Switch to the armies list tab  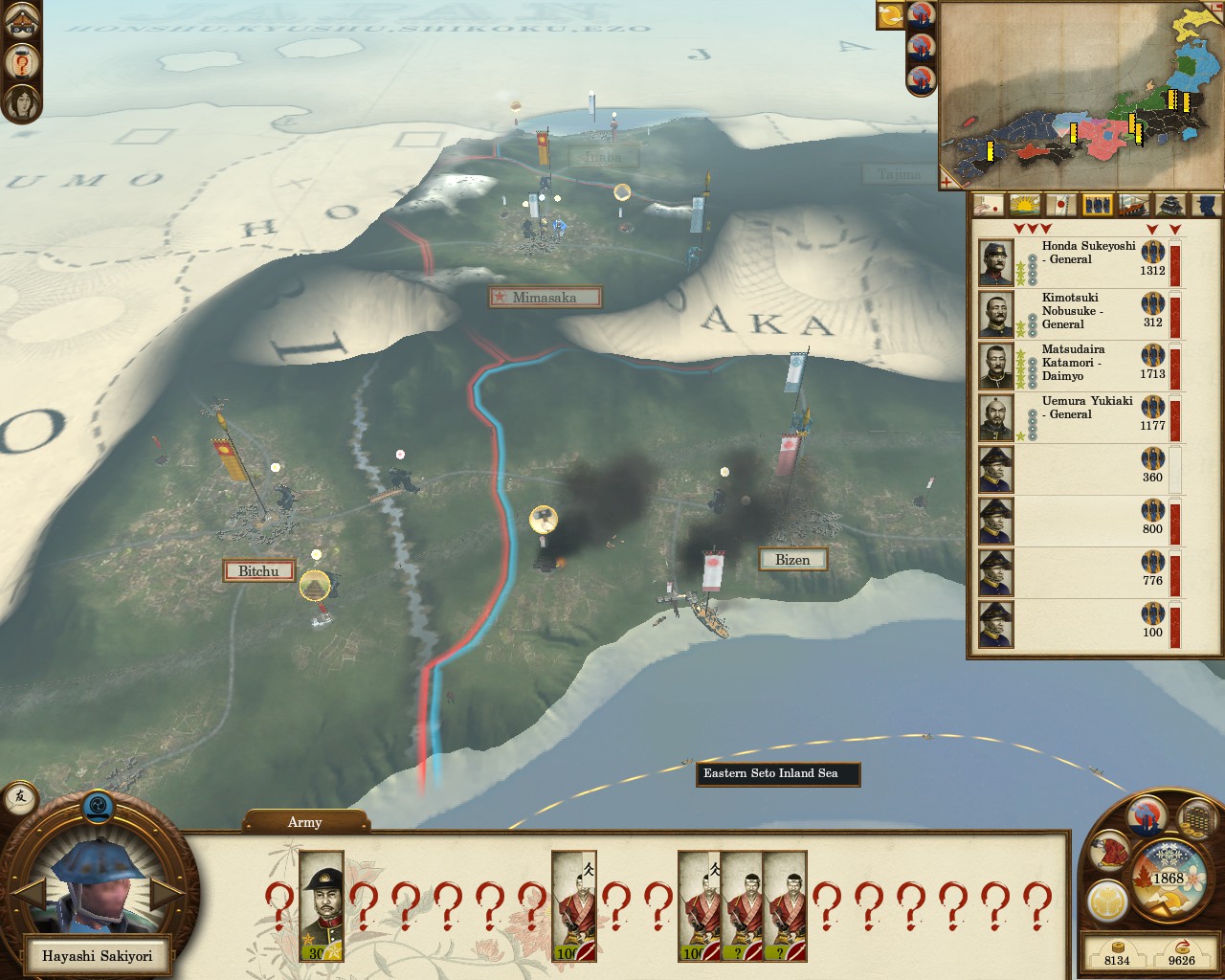[x=1097, y=205]
